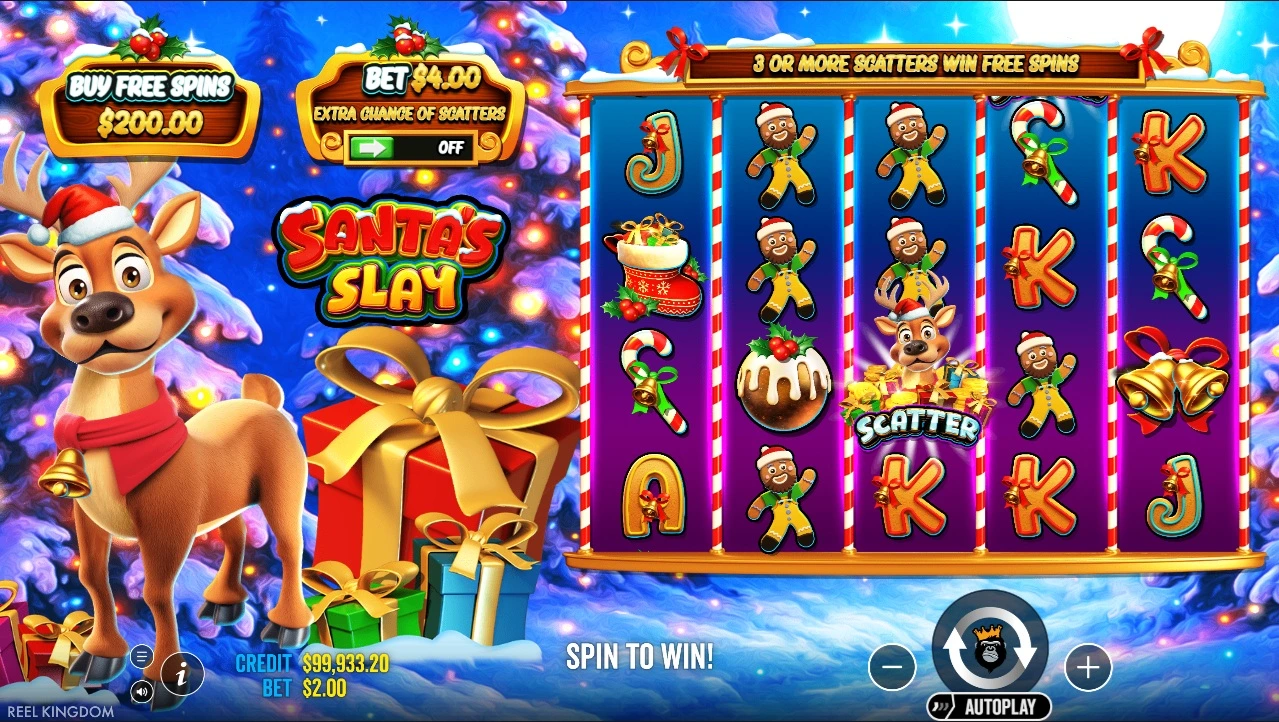Toggle the extra chance of scatters switch
Image resolution: width=1279 pixels, height=722 pixels.
[x=410, y=148]
